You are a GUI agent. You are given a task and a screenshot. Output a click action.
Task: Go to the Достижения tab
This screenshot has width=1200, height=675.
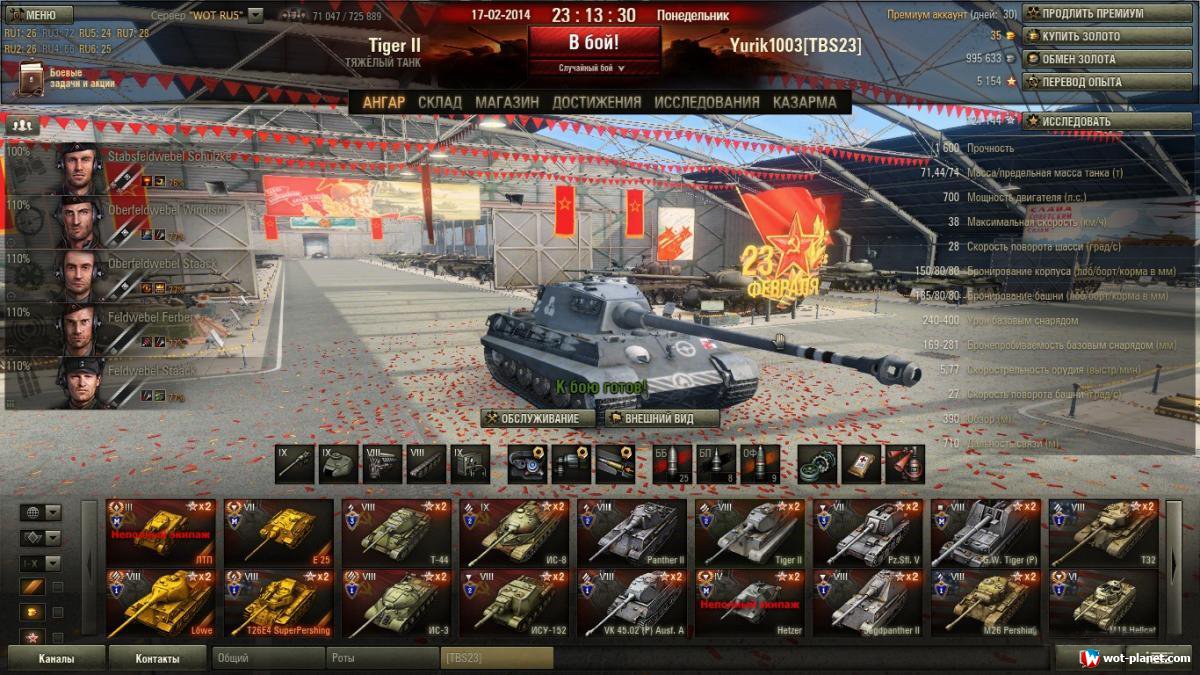pos(596,102)
